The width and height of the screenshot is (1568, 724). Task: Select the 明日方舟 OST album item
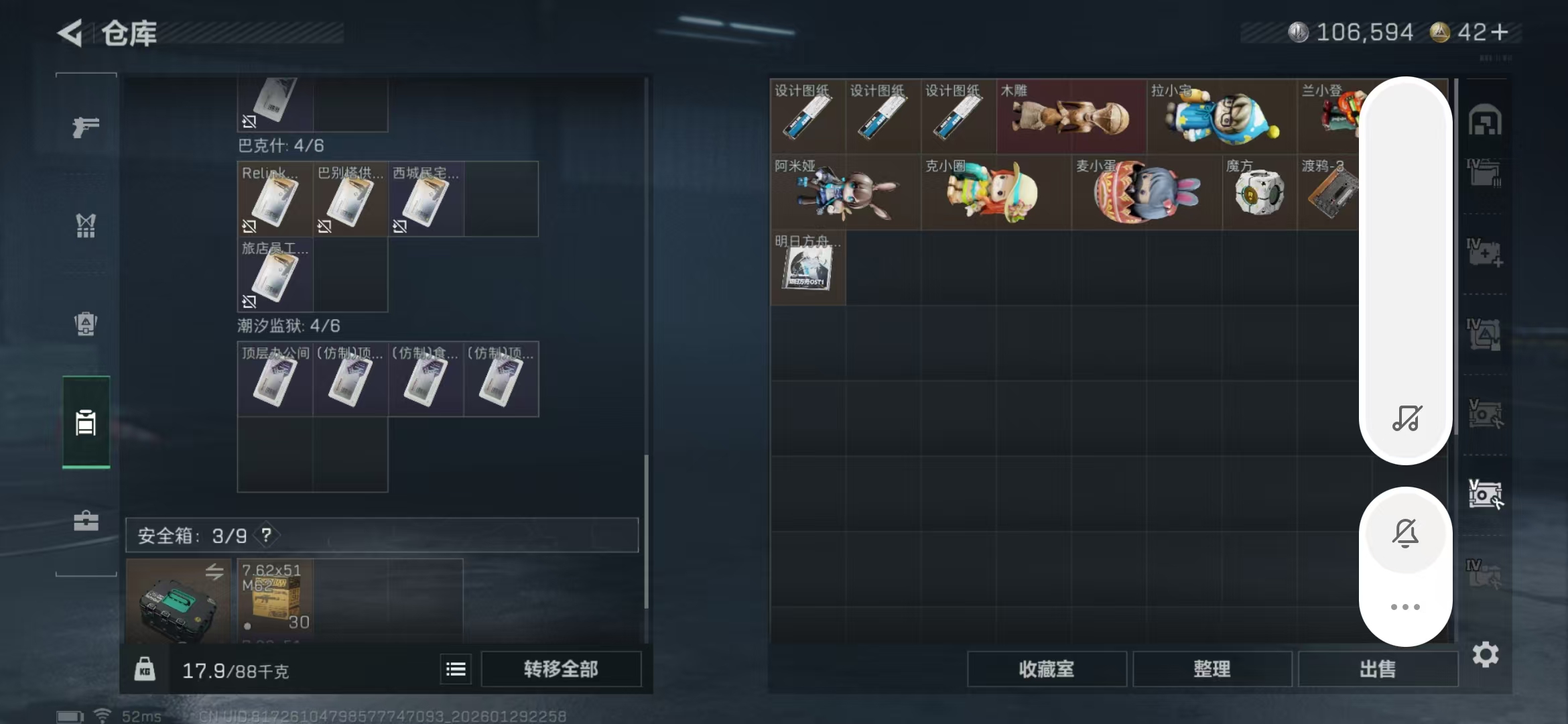tap(807, 268)
